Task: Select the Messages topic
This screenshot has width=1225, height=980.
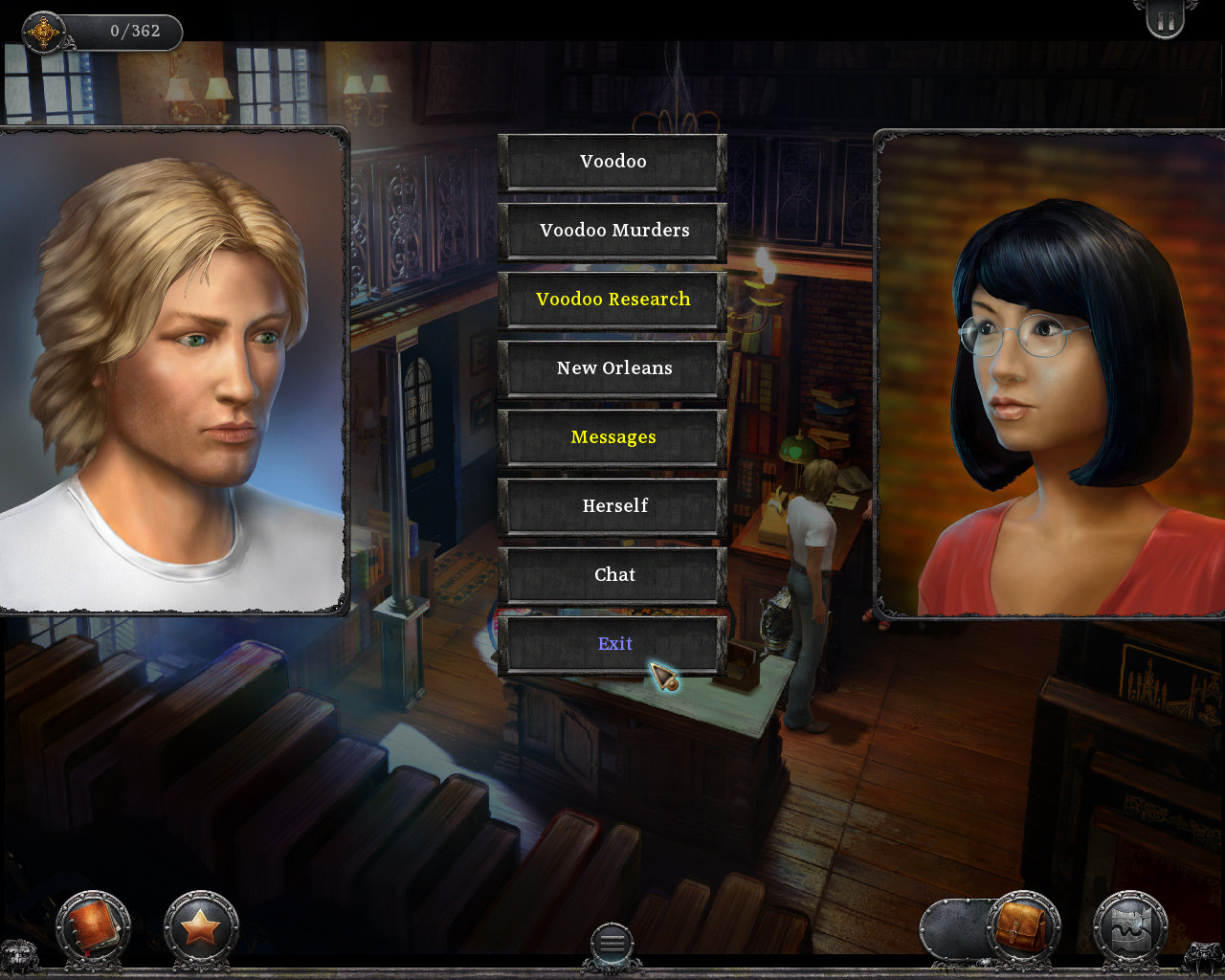Action: pos(612,437)
